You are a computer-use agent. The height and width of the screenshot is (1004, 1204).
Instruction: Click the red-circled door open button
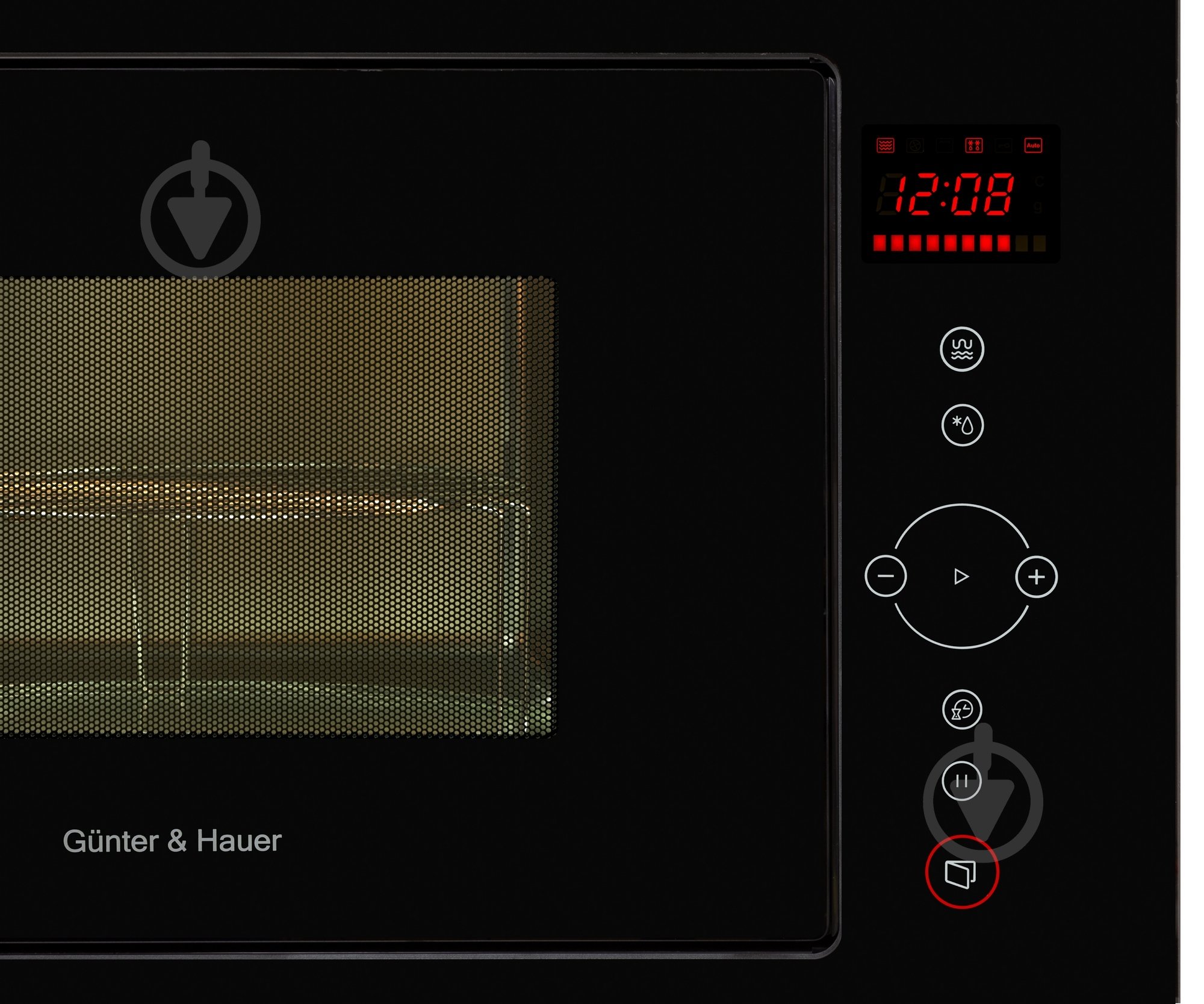click(x=961, y=873)
